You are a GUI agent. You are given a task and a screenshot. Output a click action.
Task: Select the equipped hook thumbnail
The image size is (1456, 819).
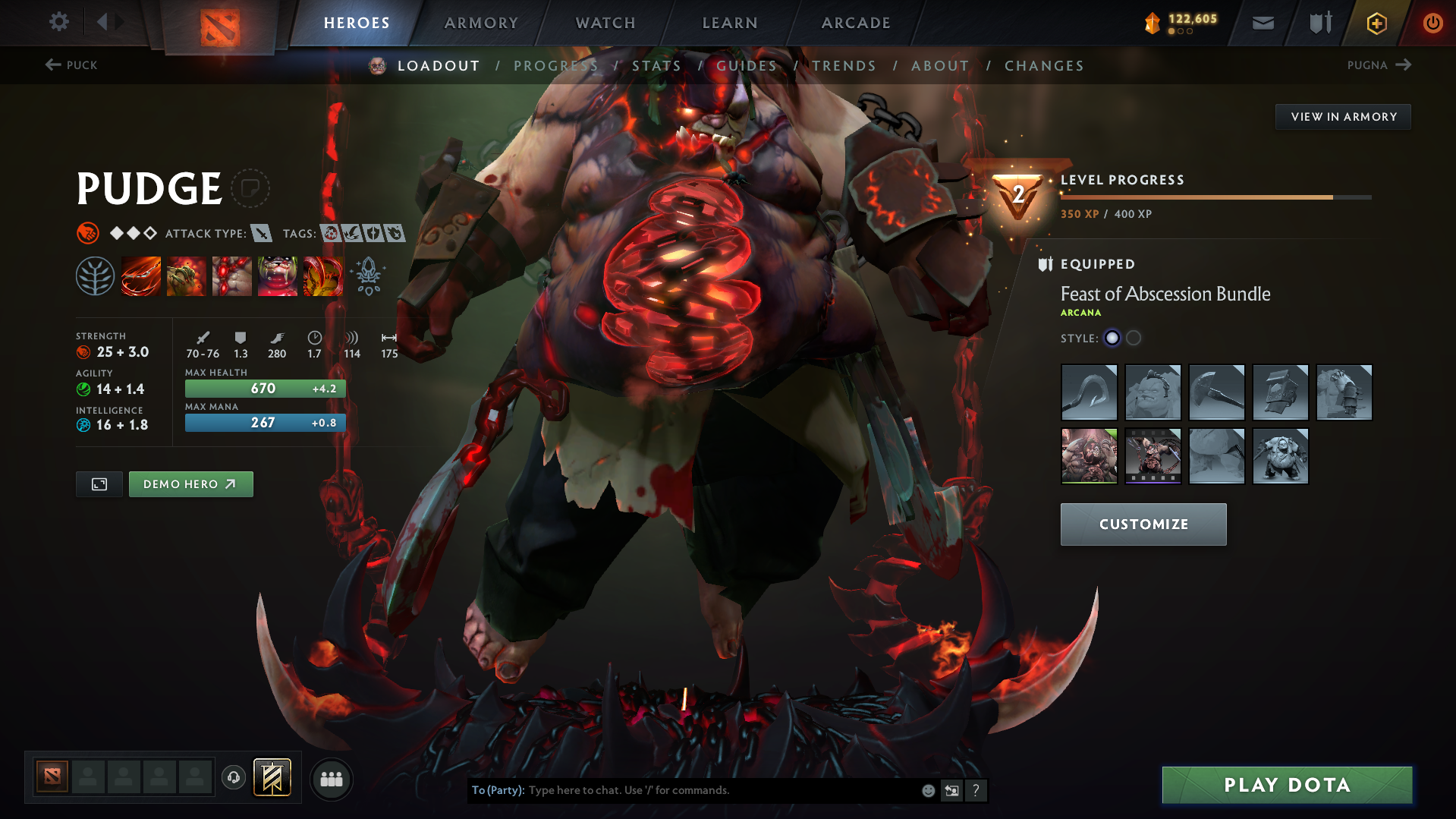click(x=1089, y=392)
